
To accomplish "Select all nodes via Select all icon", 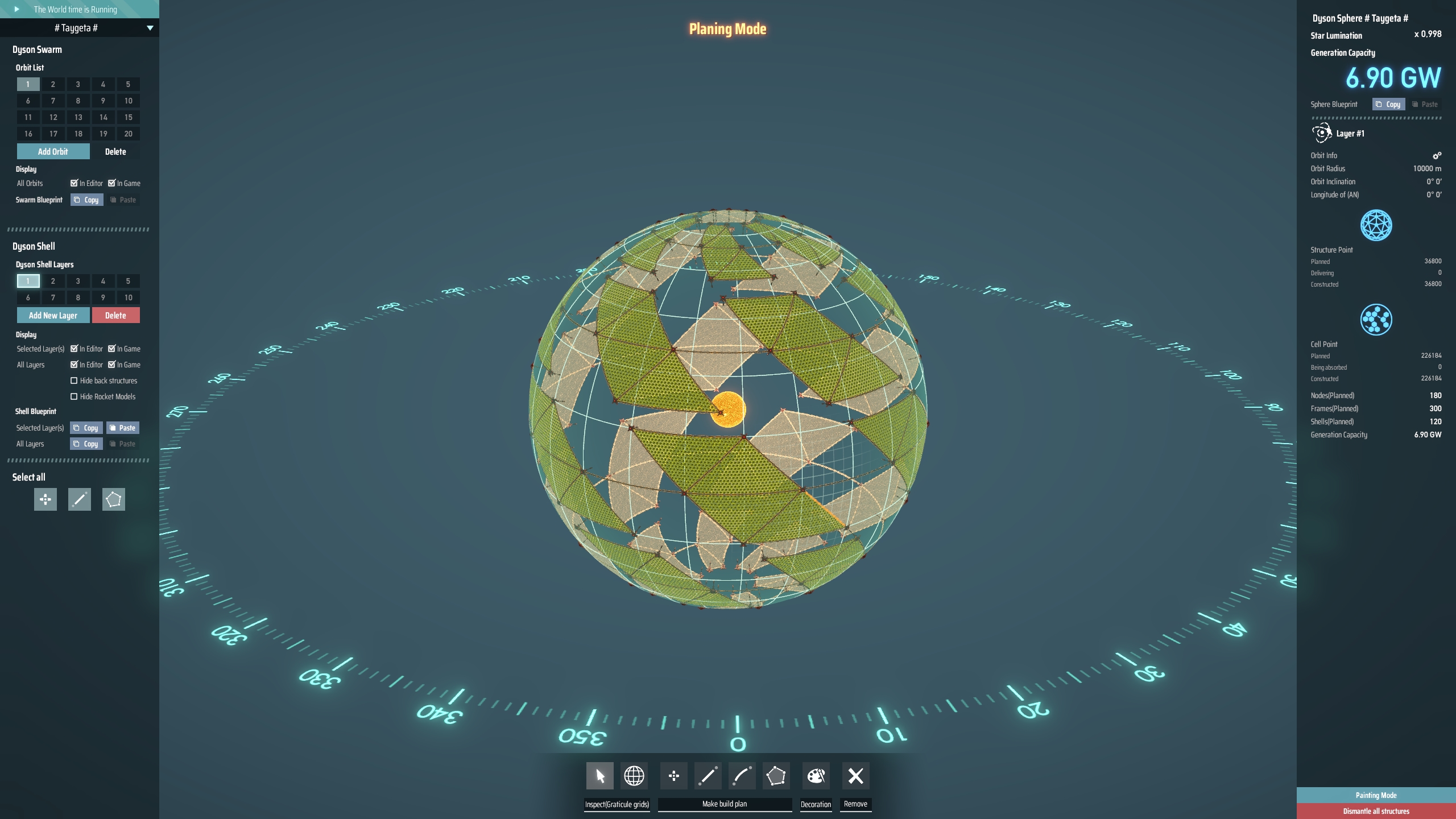I will coord(45,499).
